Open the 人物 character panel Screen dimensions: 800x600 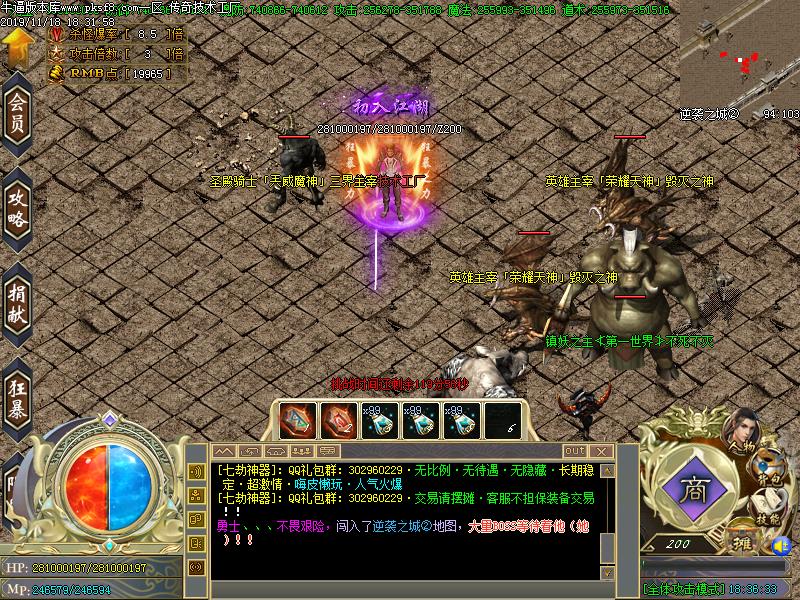click(x=743, y=433)
